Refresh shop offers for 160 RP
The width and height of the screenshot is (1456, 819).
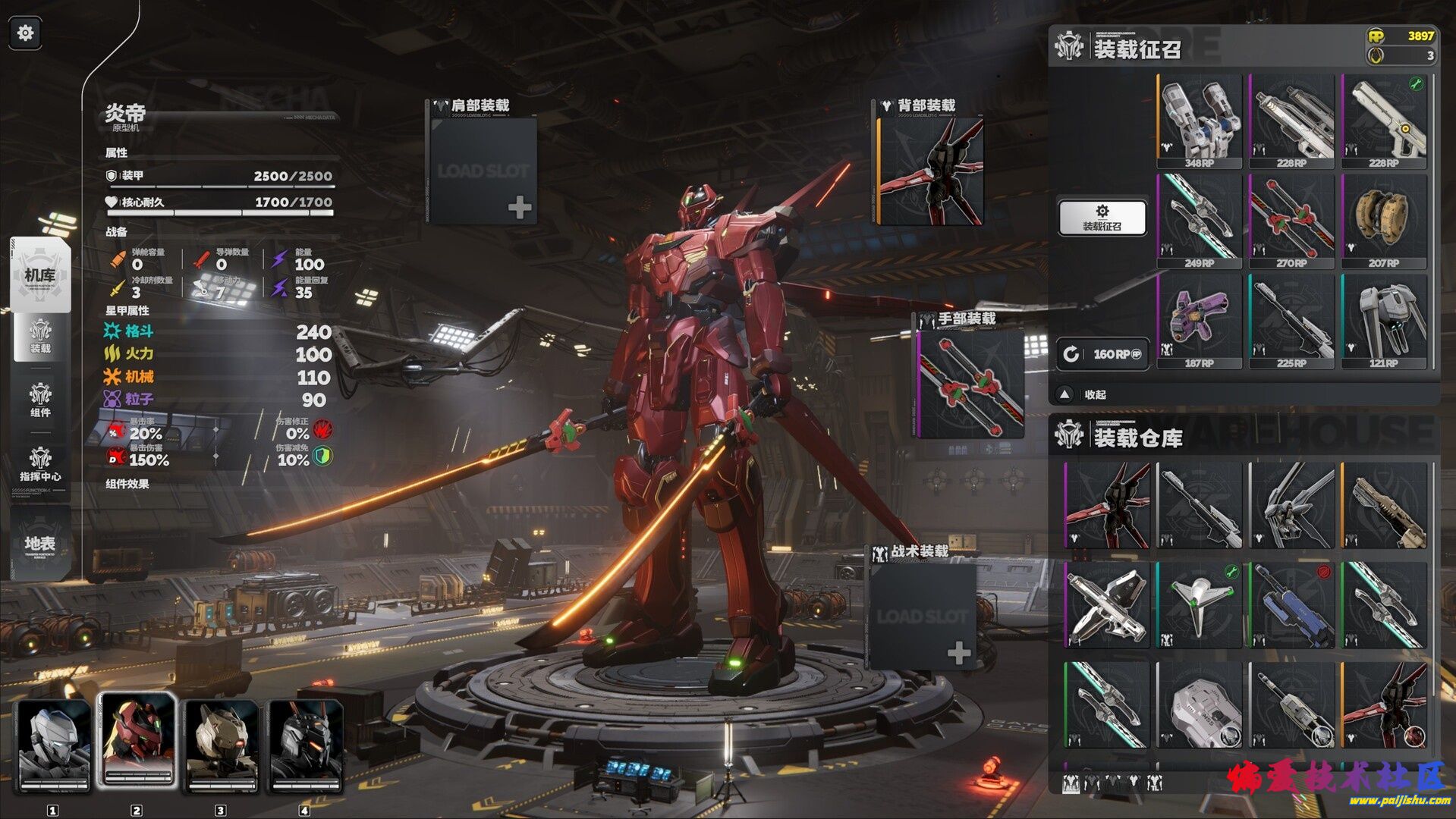(x=1102, y=354)
